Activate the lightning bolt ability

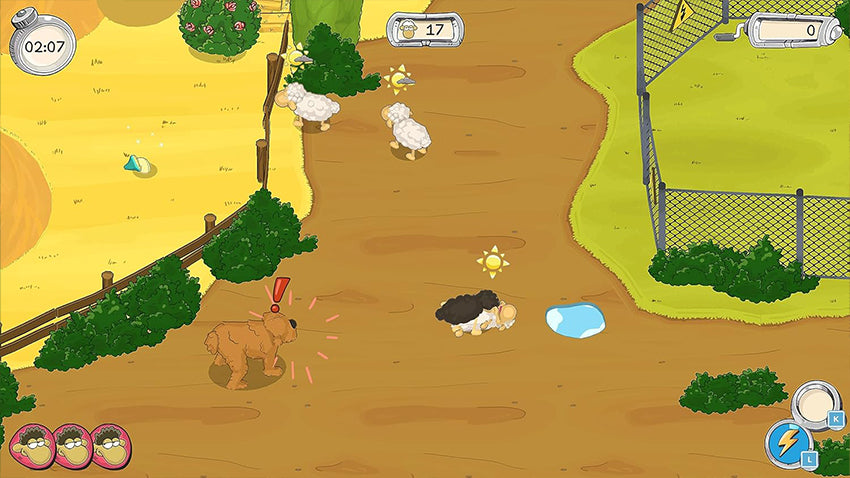[x=785, y=443]
